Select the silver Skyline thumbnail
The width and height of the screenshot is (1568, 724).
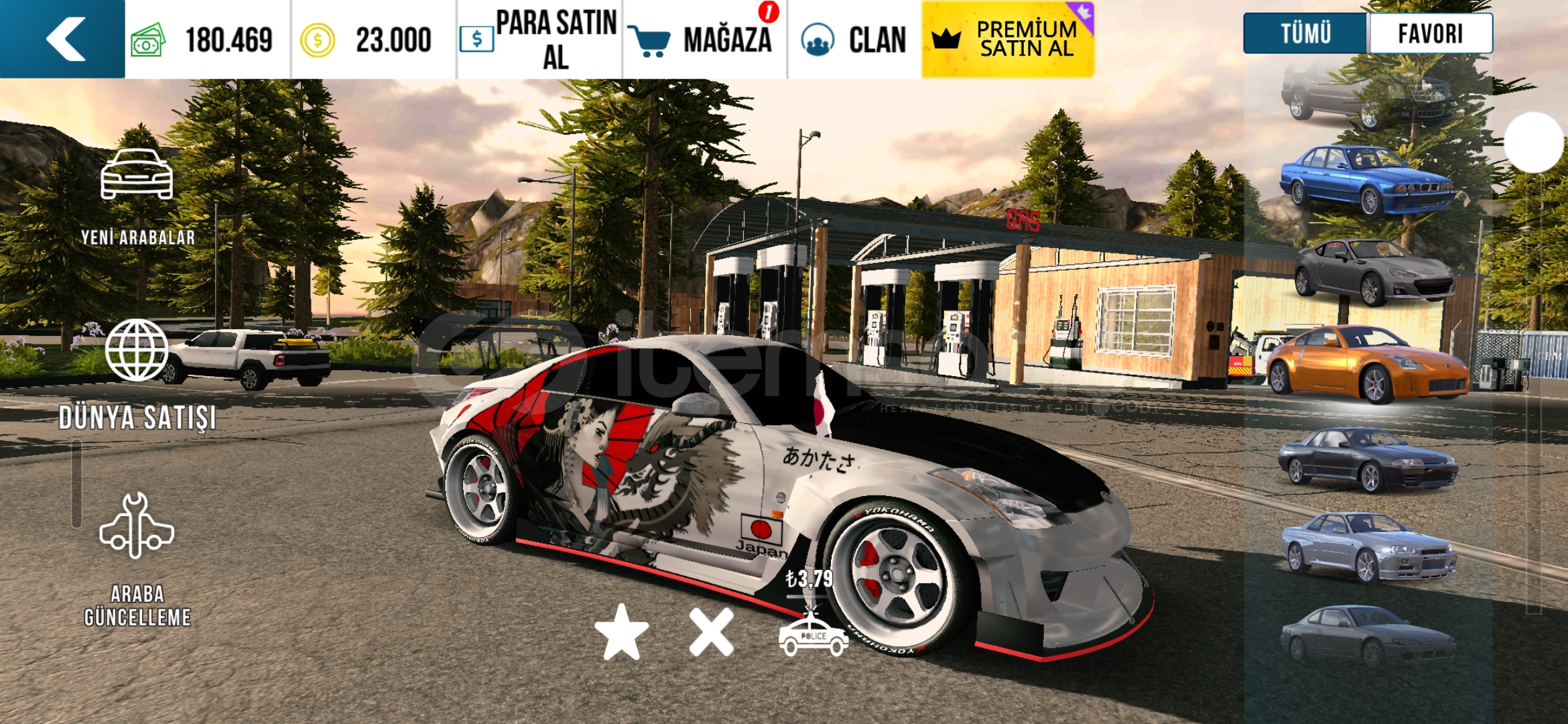tap(1367, 546)
